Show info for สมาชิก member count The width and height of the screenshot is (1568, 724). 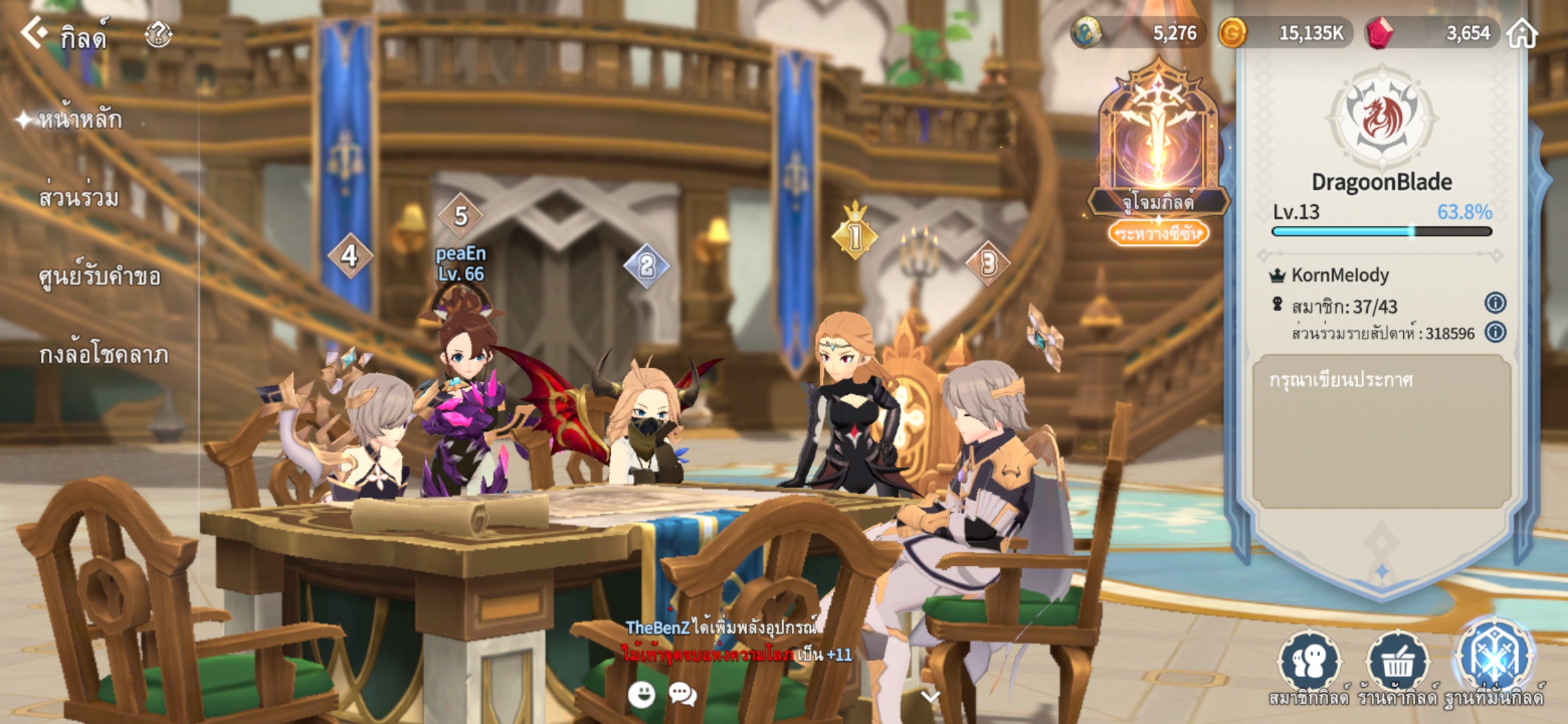tap(1495, 303)
